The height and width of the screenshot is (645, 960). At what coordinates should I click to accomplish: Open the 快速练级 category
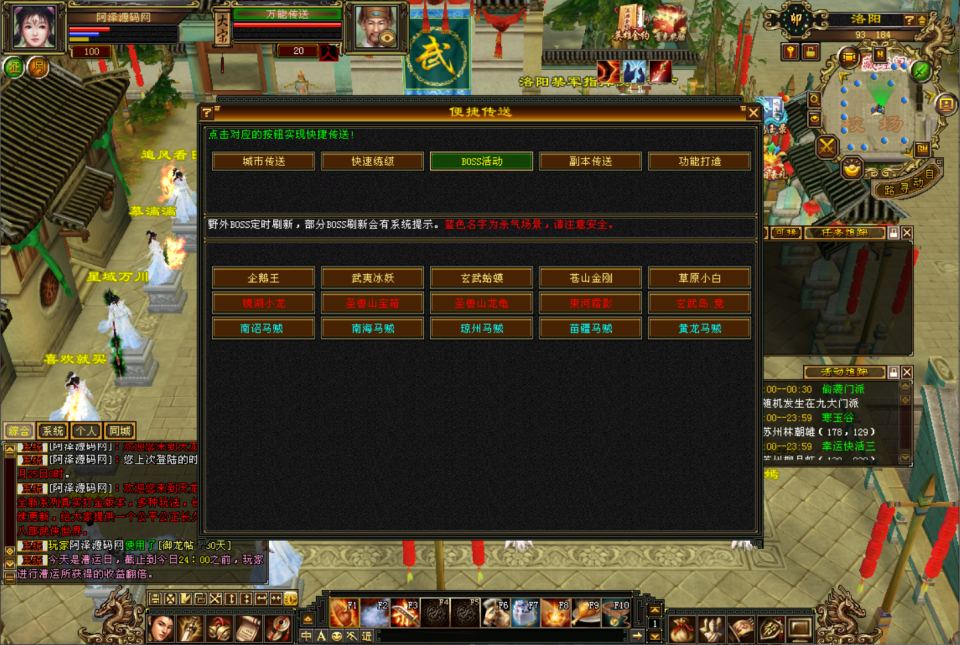371,161
